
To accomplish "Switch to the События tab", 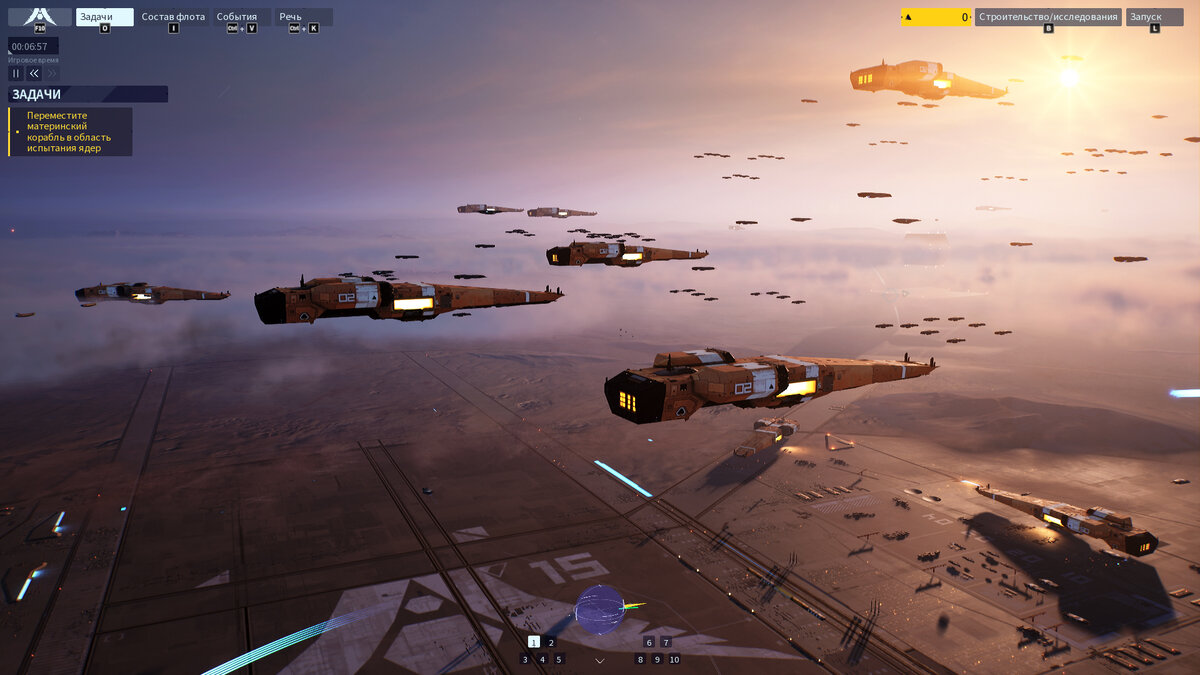I will click(240, 17).
